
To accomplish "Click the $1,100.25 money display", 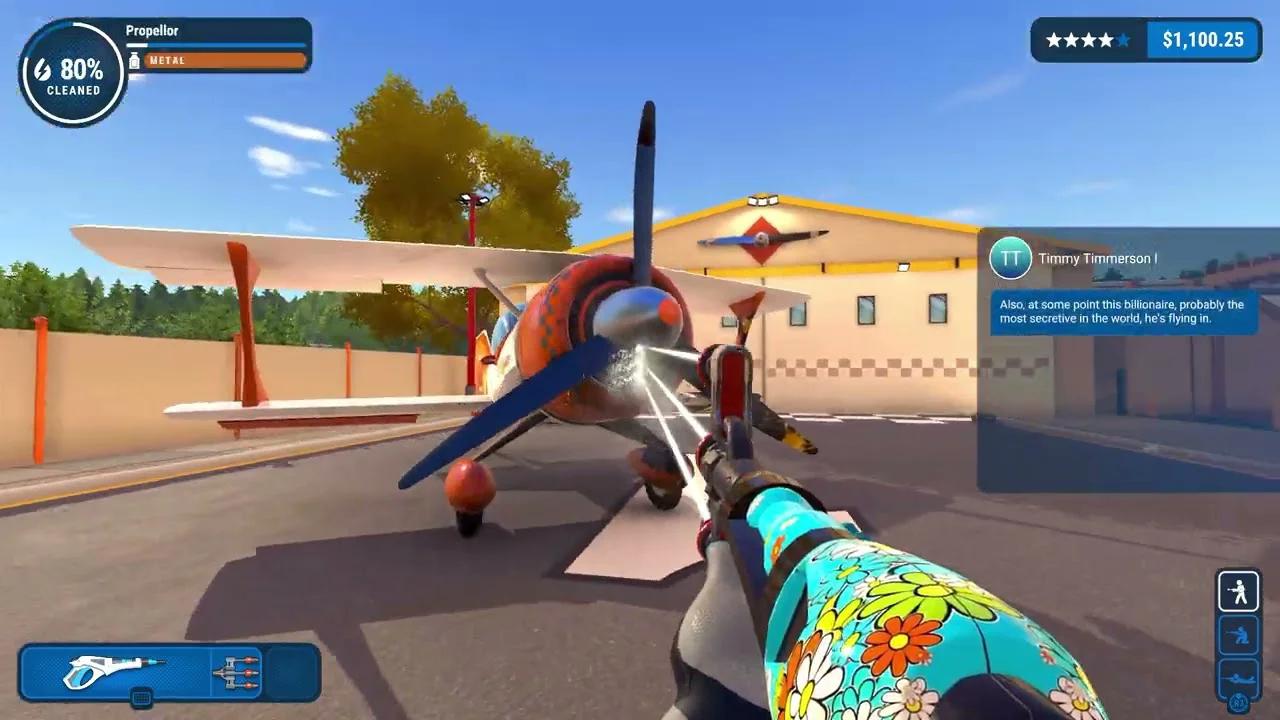I will click(x=1202, y=40).
